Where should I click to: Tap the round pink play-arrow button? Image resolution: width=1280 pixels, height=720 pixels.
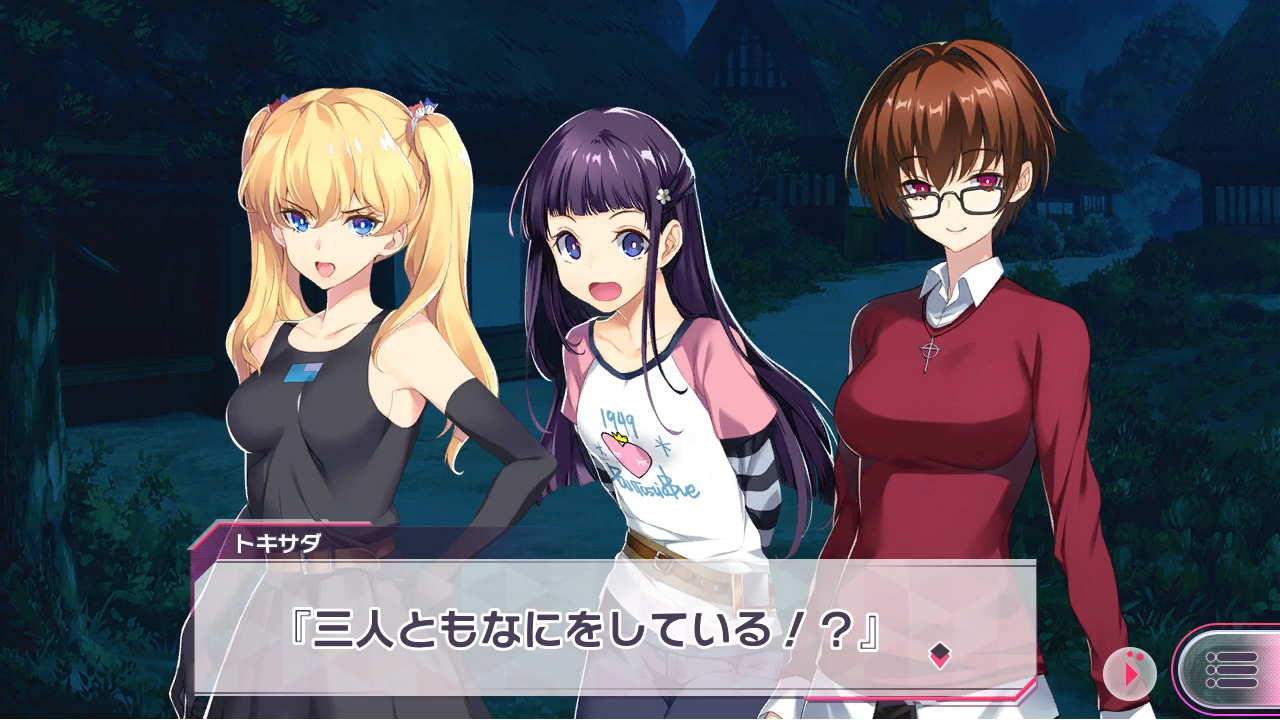click(1130, 673)
